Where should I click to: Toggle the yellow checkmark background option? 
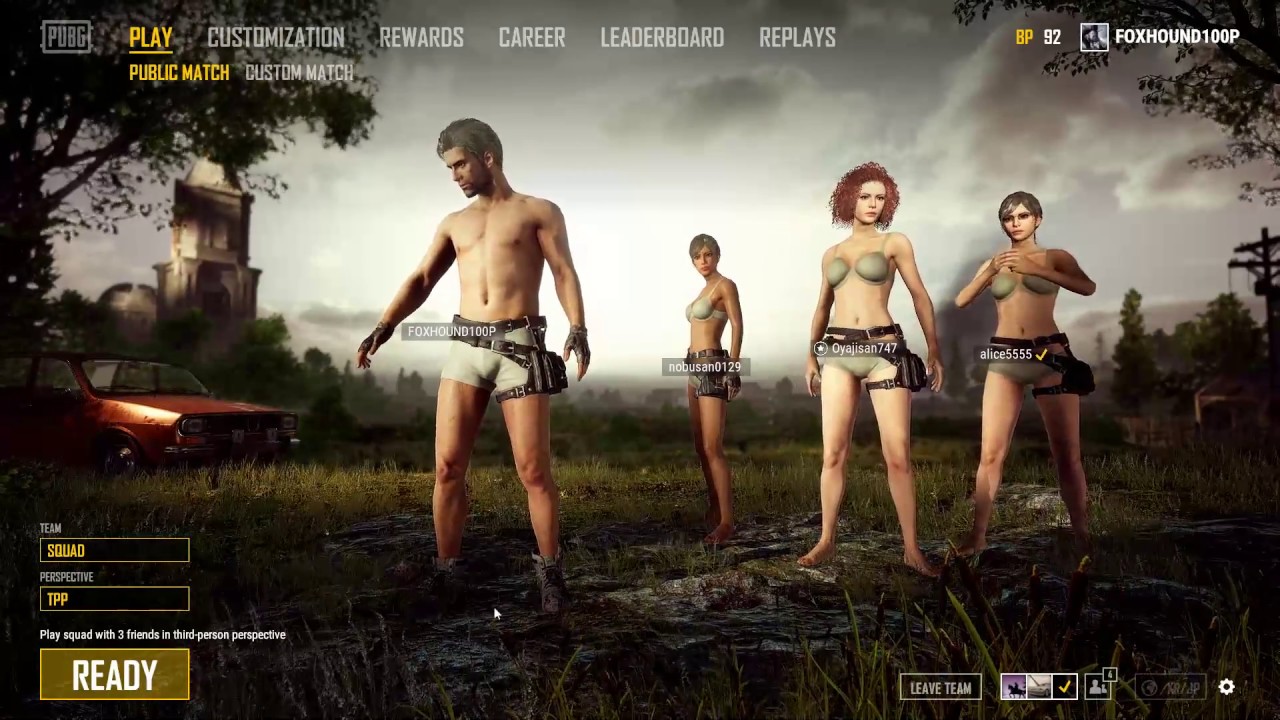click(x=1063, y=687)
